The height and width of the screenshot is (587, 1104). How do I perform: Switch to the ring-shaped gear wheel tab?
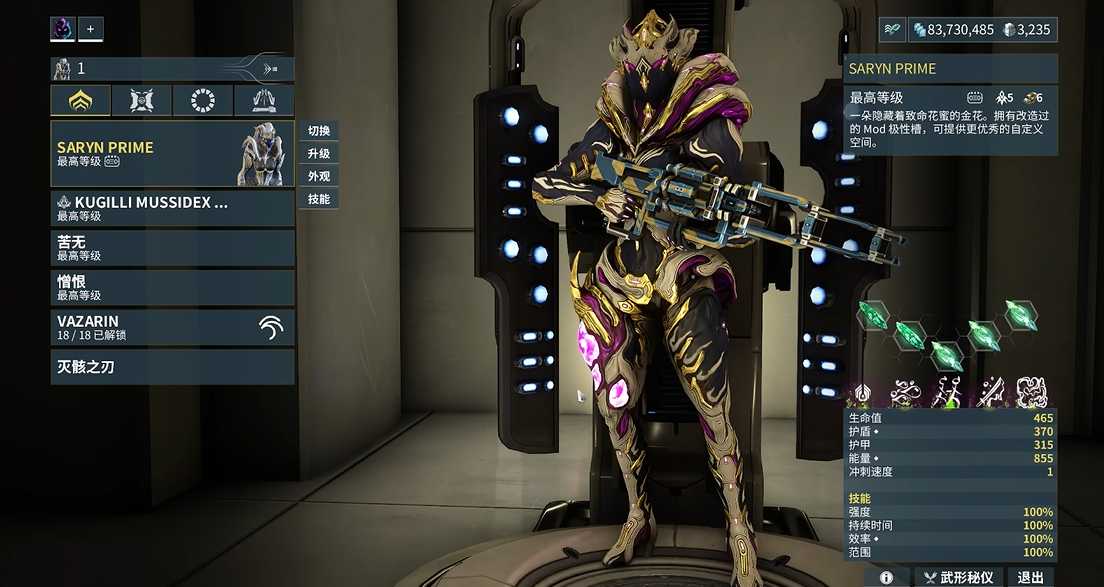tap(203, 100)
